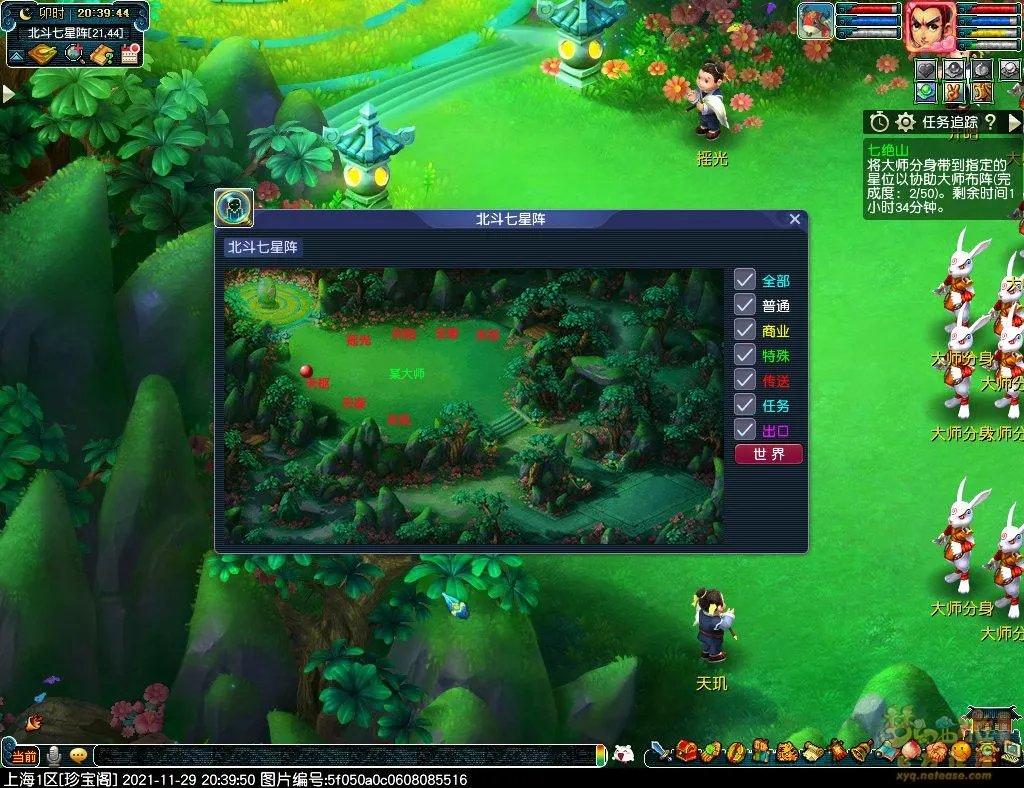This screenshot has height=788, width=1024.
Task: Uncheck the 商业 filter checkbox
Action: point(745,330)
